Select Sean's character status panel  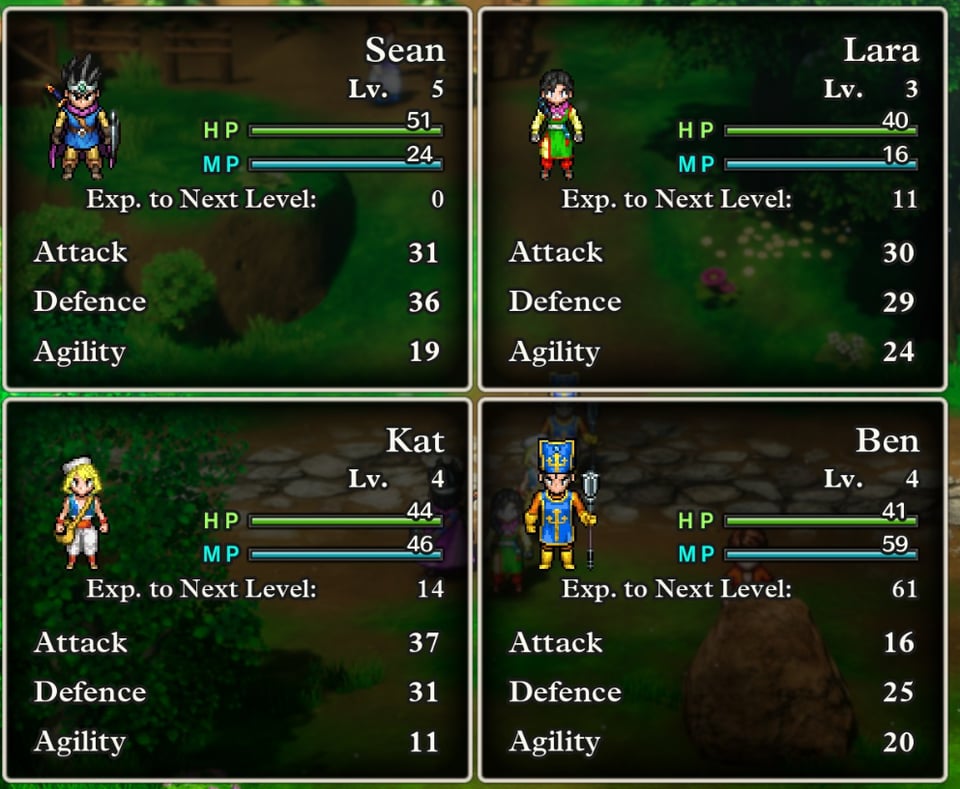pyautogui.click(x=237, y=199)
